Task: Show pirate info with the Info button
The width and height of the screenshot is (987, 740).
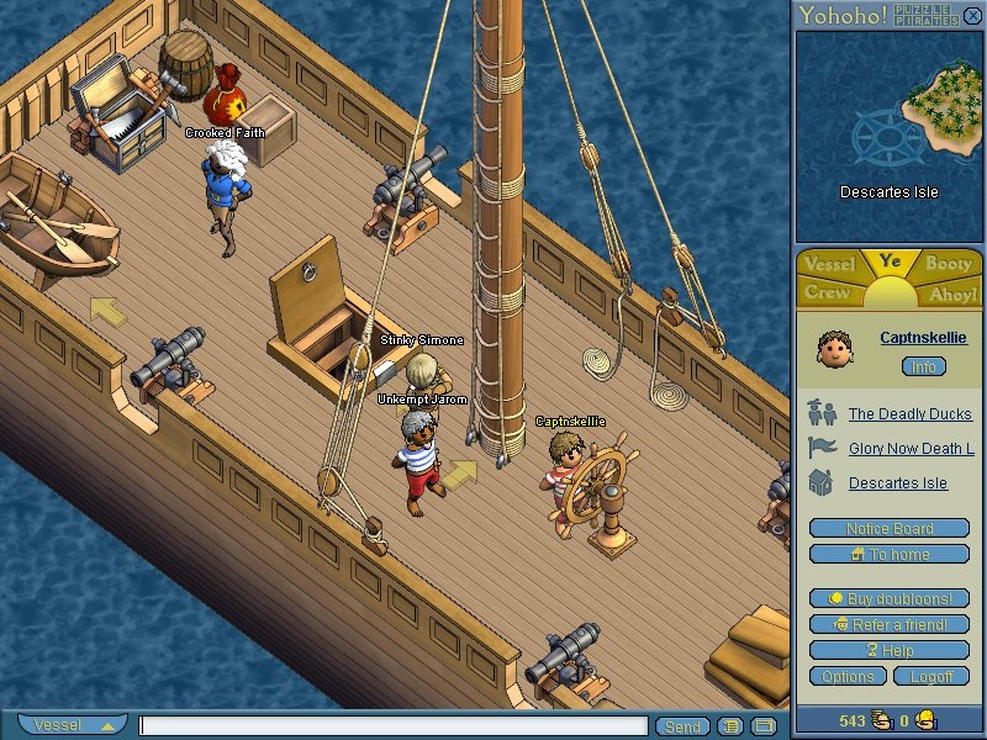Action: [923, 367]
